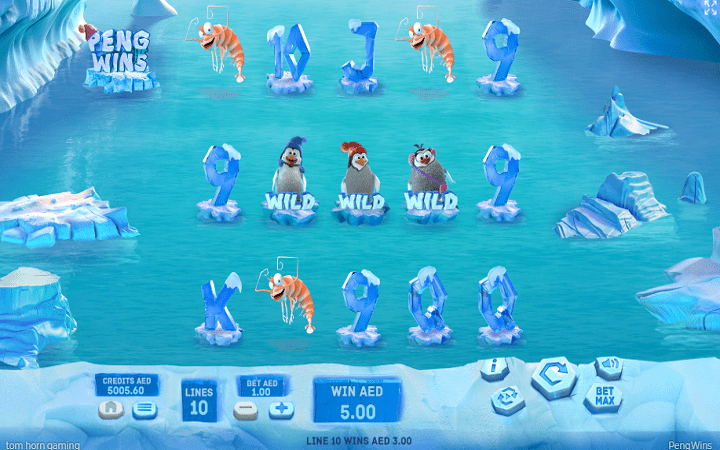Go to lobby via the home button
The width and height of the screenshot is (720, 450).
point(110,409)
